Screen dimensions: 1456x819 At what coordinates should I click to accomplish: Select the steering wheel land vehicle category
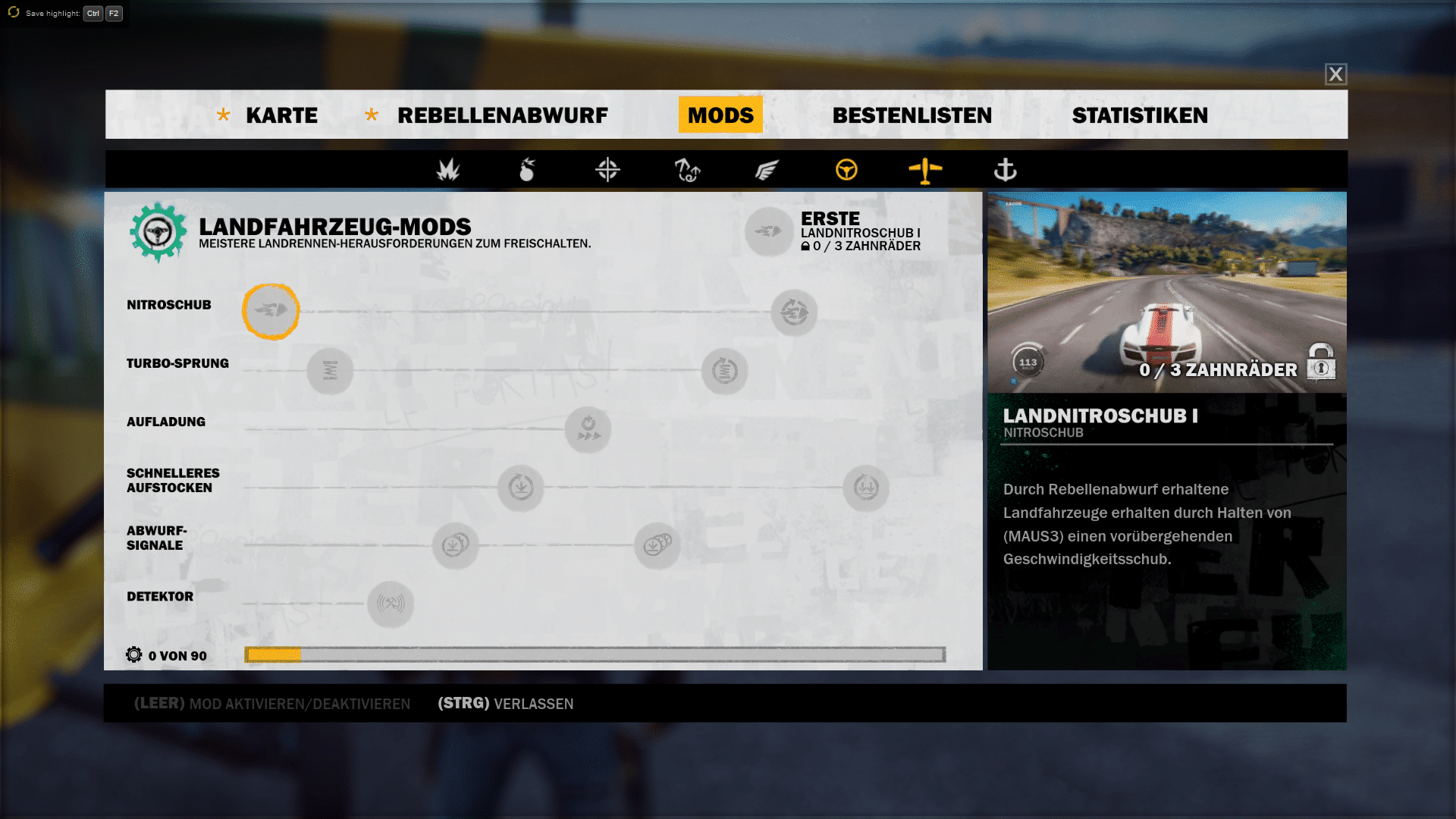[846, 170]
